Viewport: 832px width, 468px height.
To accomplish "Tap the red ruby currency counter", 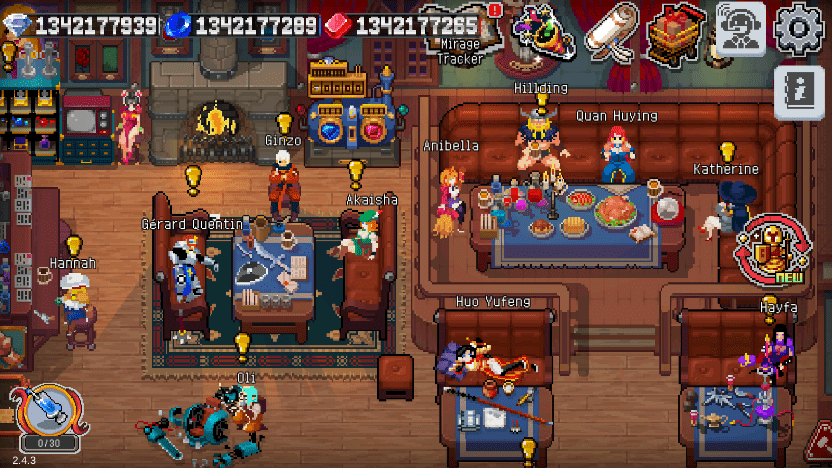I will 404,25.
